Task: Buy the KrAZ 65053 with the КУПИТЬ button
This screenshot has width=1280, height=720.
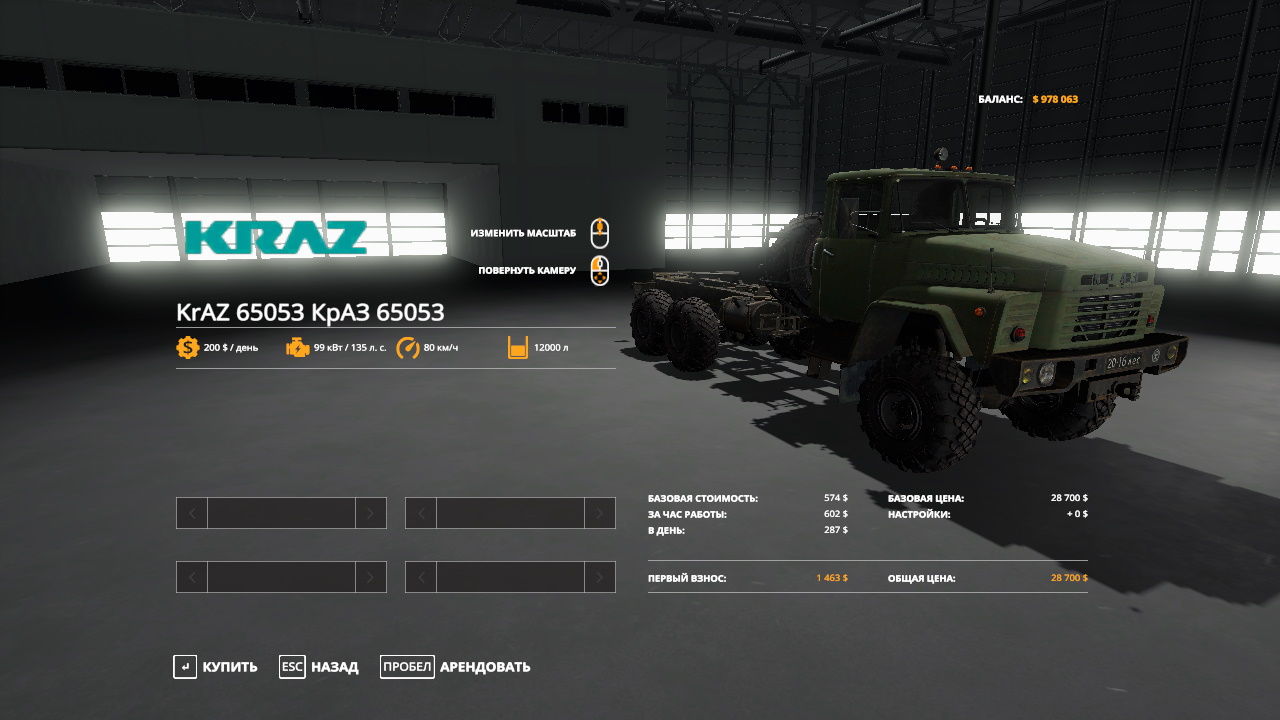Action: (216, 667)
